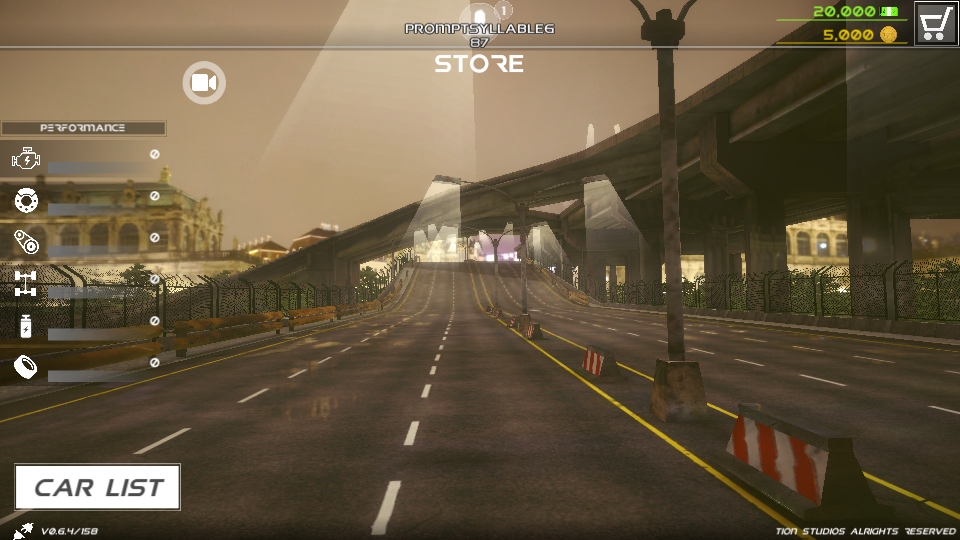Toggle the video camera view button
Viewport: 960px width, 540px height.
[x=204, y=82]
